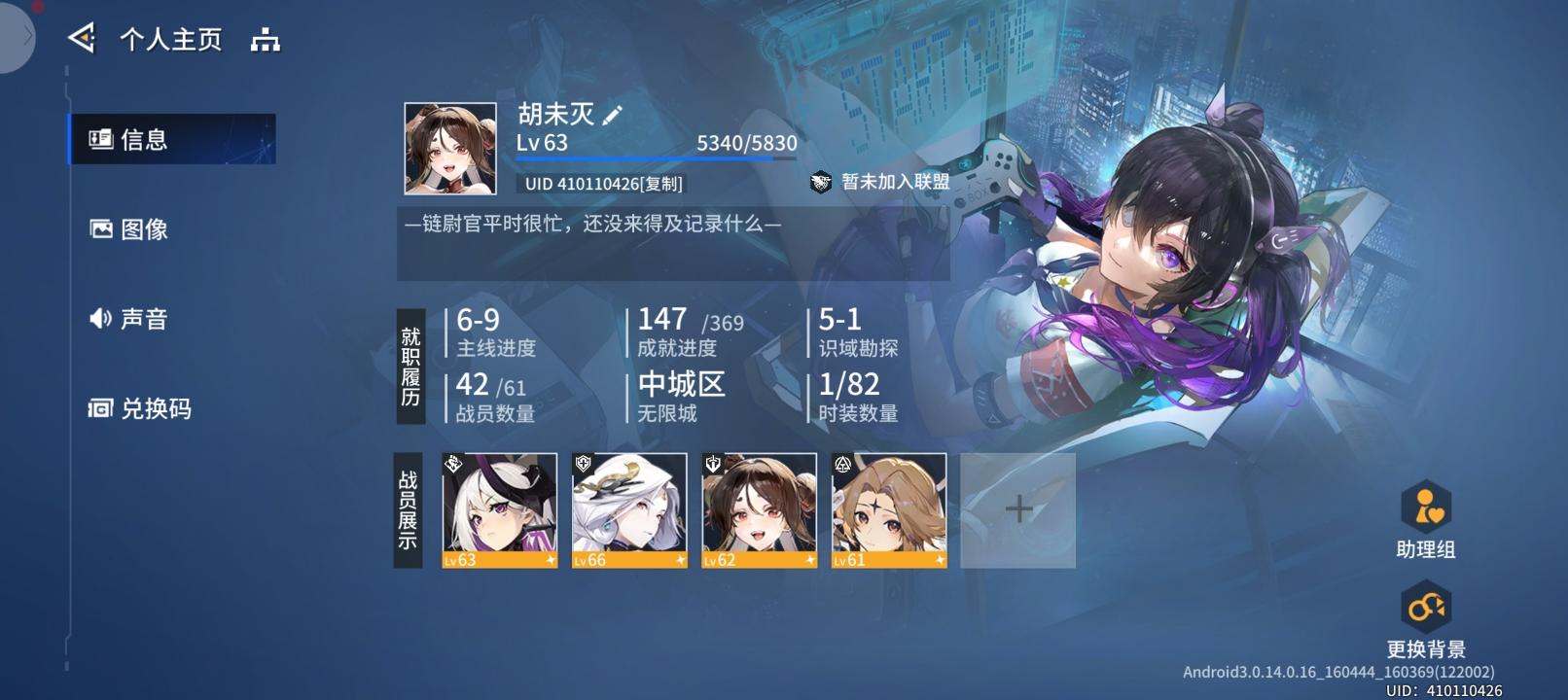Click the 暂未加入联盟 alliance shield icon
The width and height of the screenshot is (1568, 700).
point(820,181)
